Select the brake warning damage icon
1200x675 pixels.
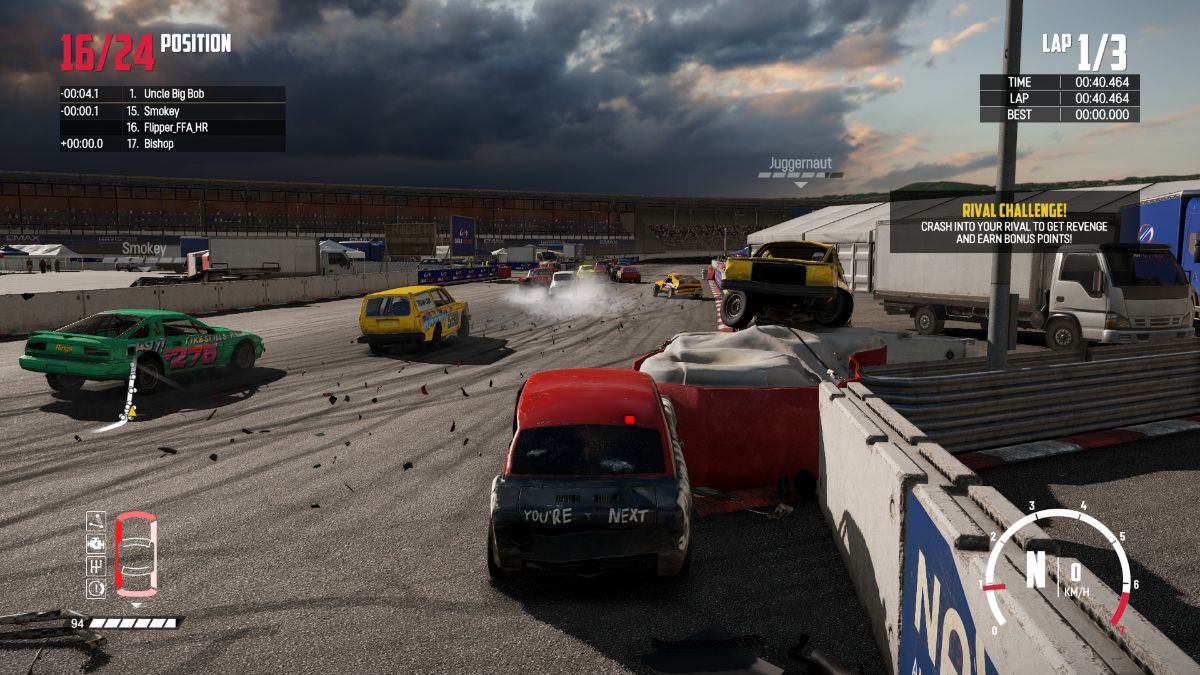coord(96,588)
